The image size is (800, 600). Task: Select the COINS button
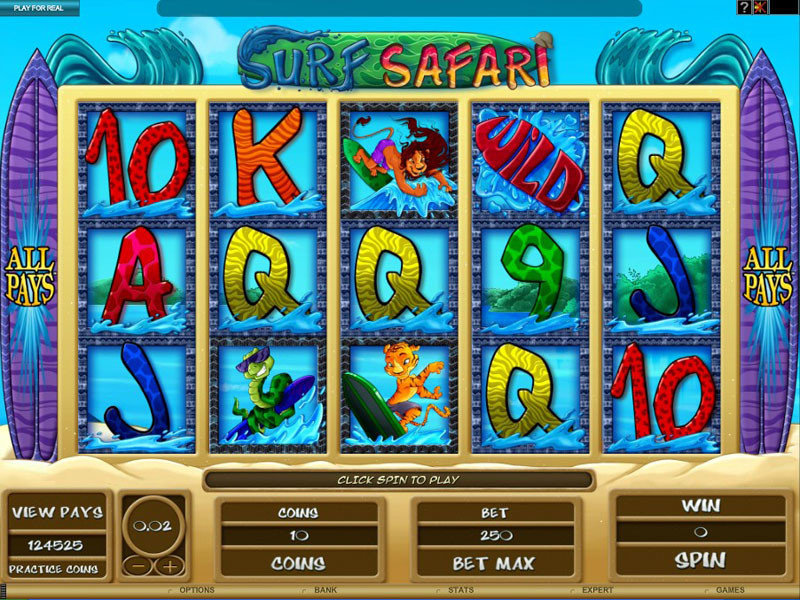pyautogui.click(x=298, y=563)
